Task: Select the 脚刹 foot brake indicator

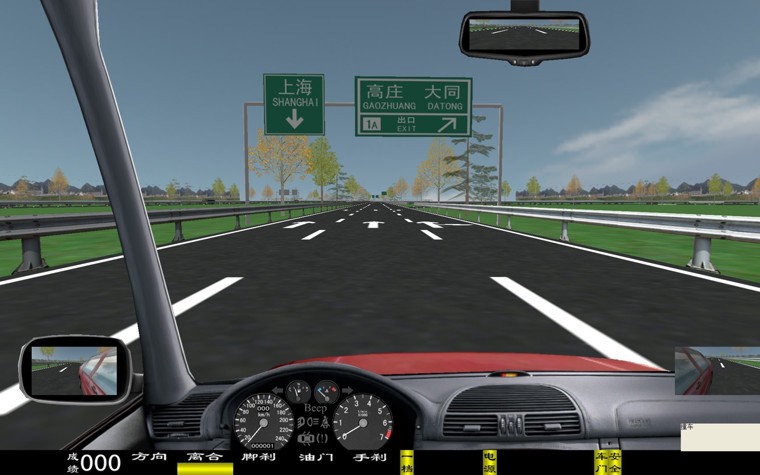Action: click(x=260, y=457)
